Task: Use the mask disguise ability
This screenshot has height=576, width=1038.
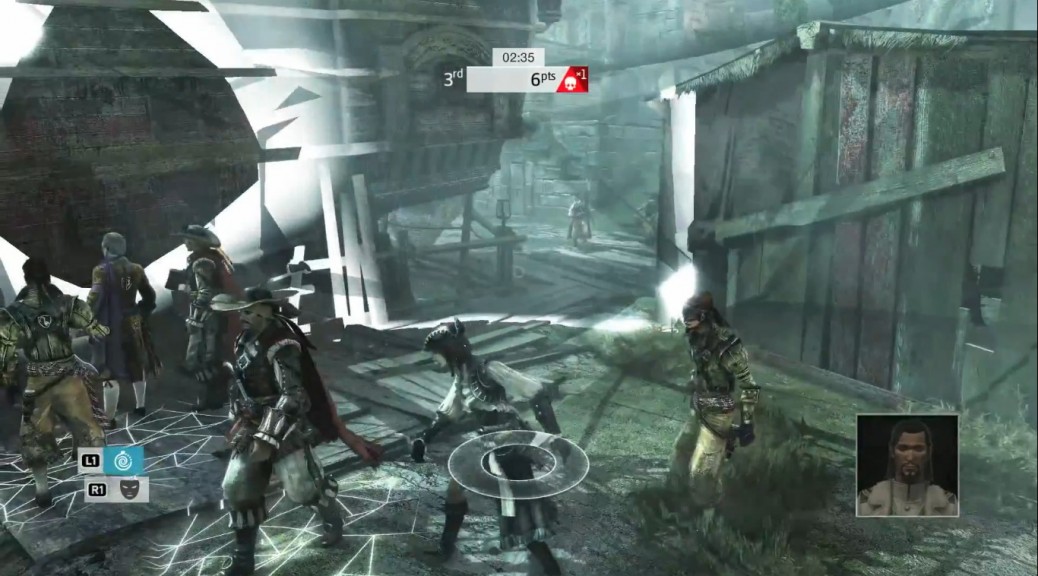Action: (128, 489)
